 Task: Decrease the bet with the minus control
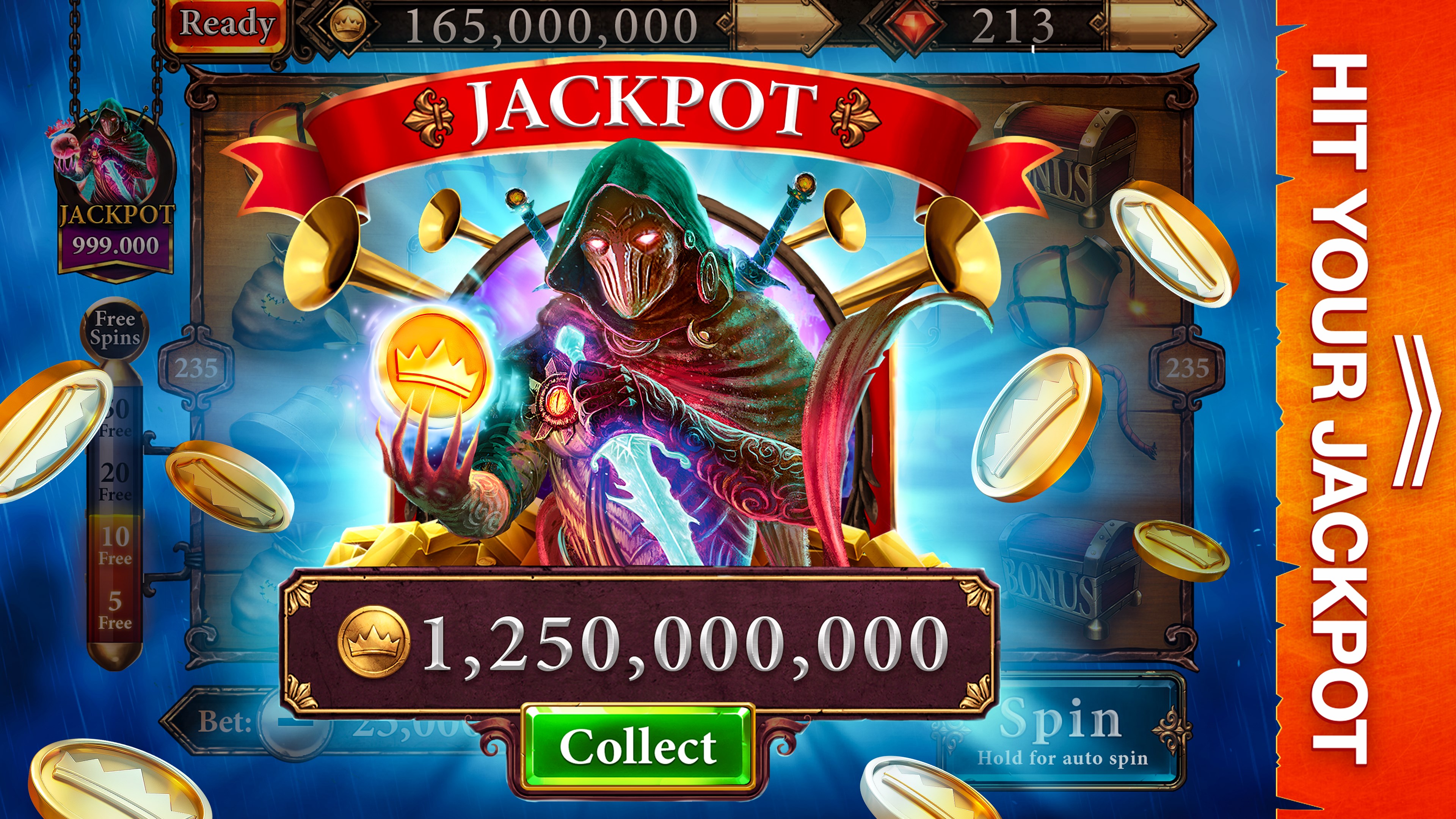(296, 727)
